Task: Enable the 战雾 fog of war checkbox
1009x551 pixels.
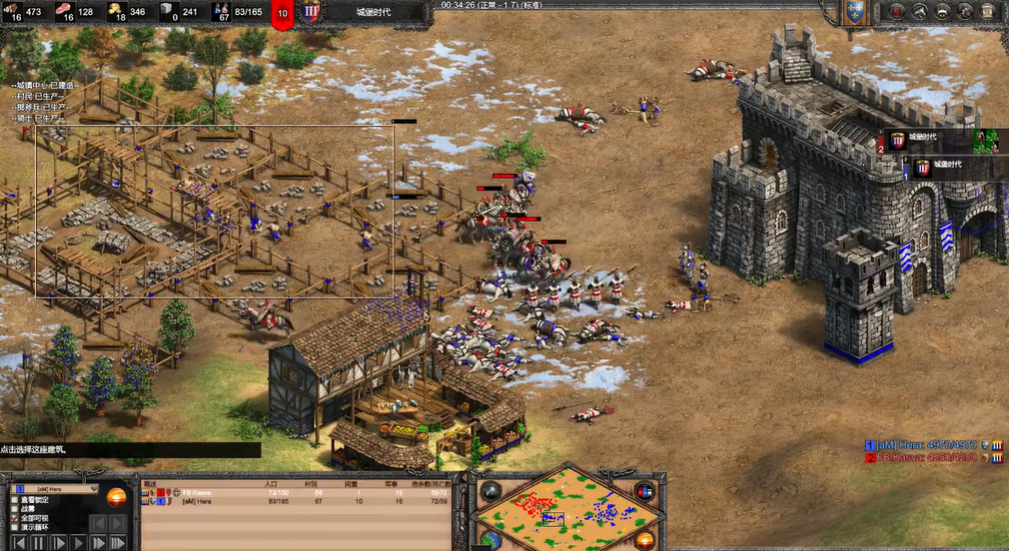Action: 15,509
